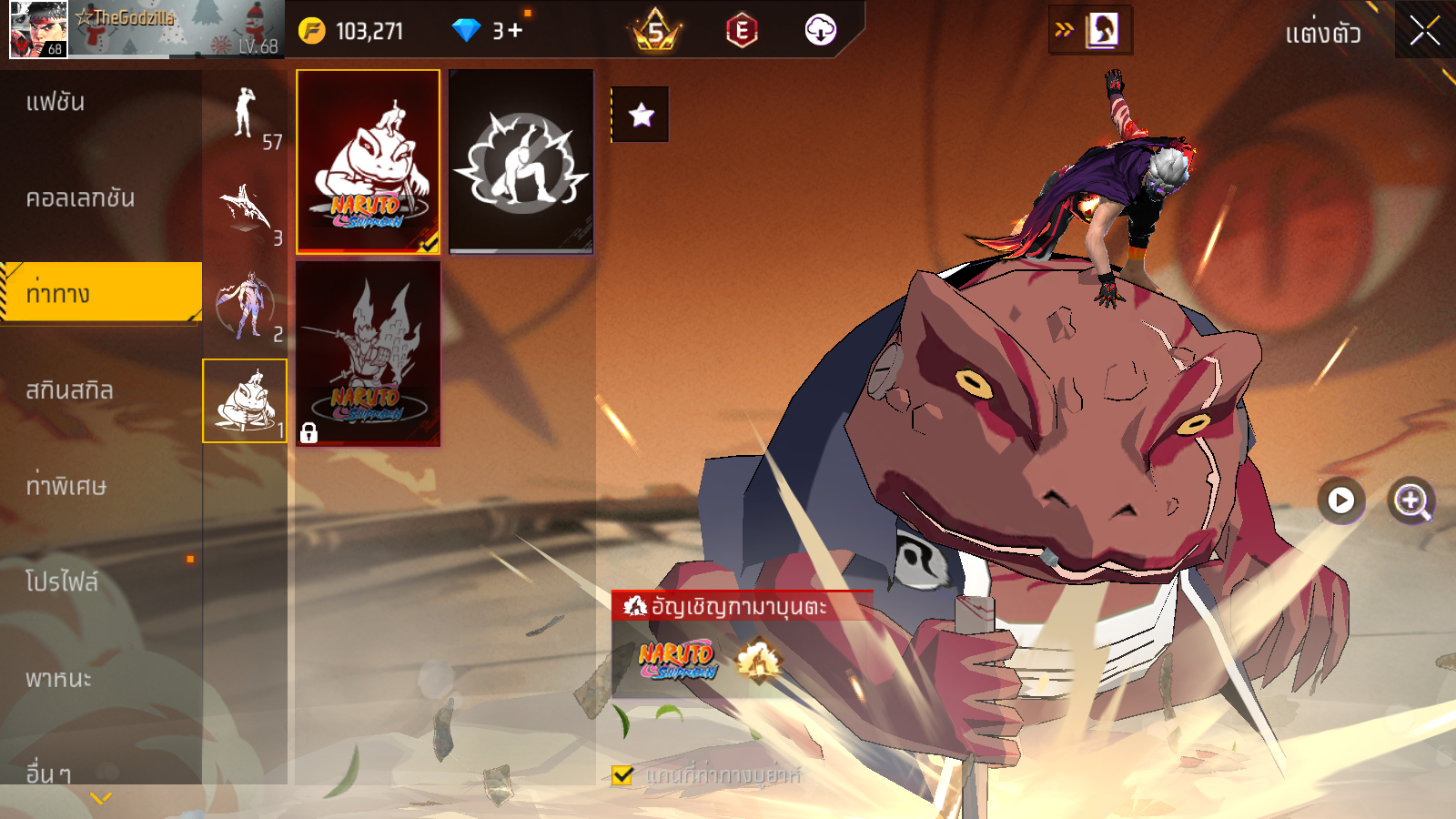This screenshot has width=1456, height=819.
Task: Toggle the yellow checkbox below the emote name
Action: [622, 775]
